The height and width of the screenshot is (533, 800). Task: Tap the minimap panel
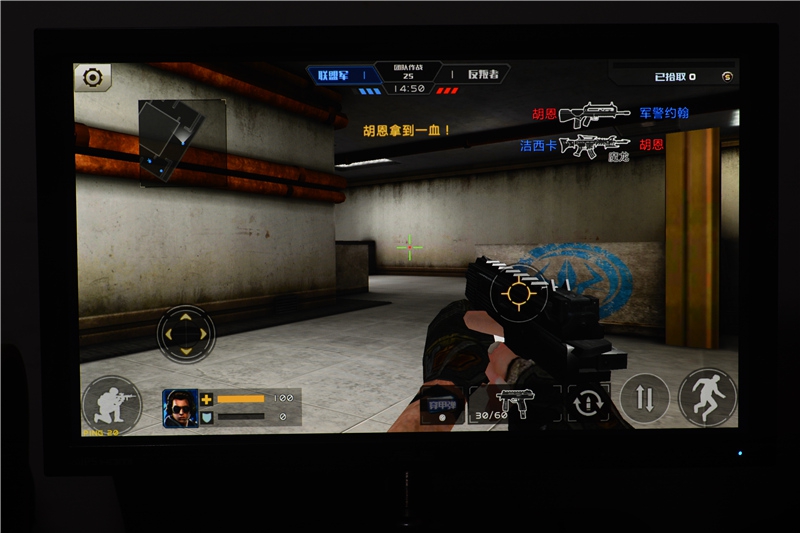coord(181,141)
